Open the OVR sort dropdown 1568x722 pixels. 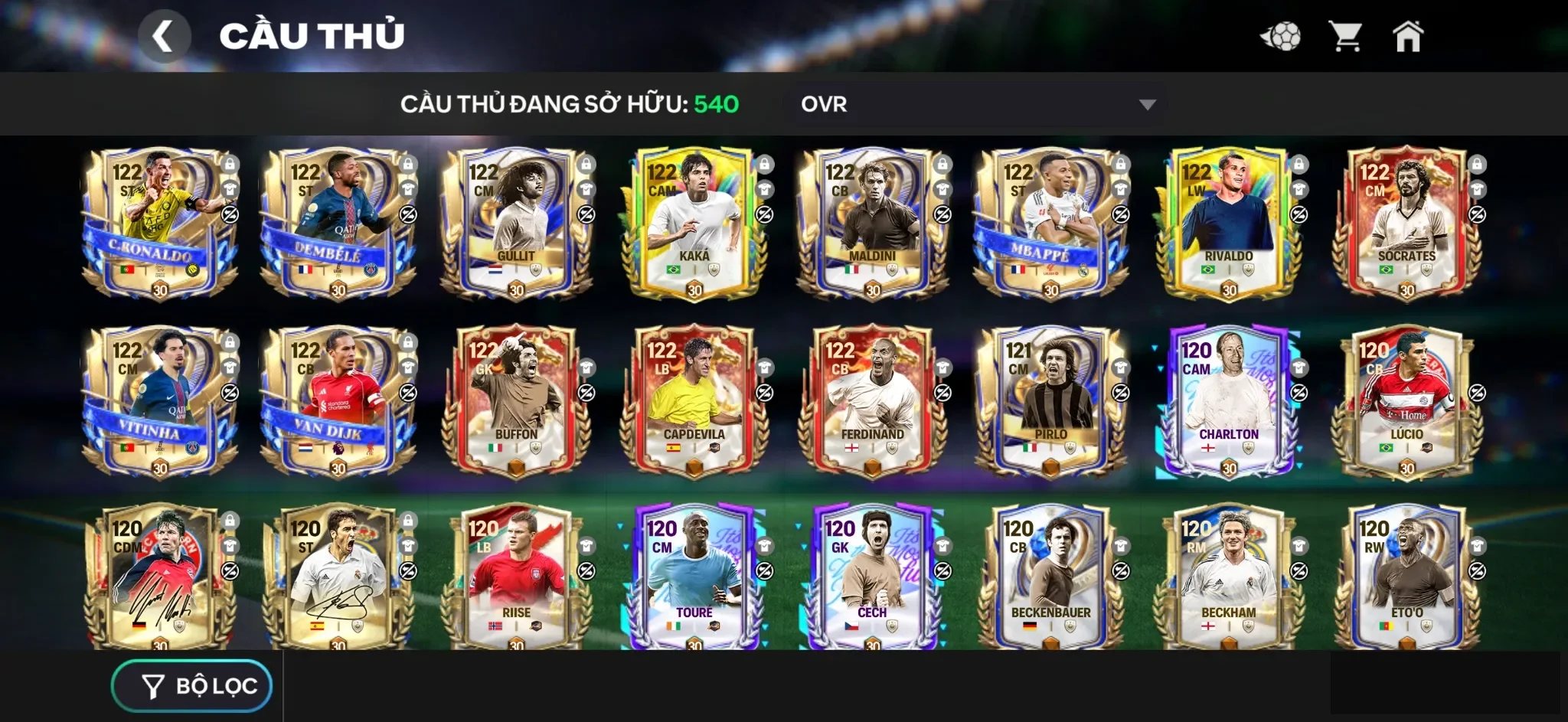976,104
